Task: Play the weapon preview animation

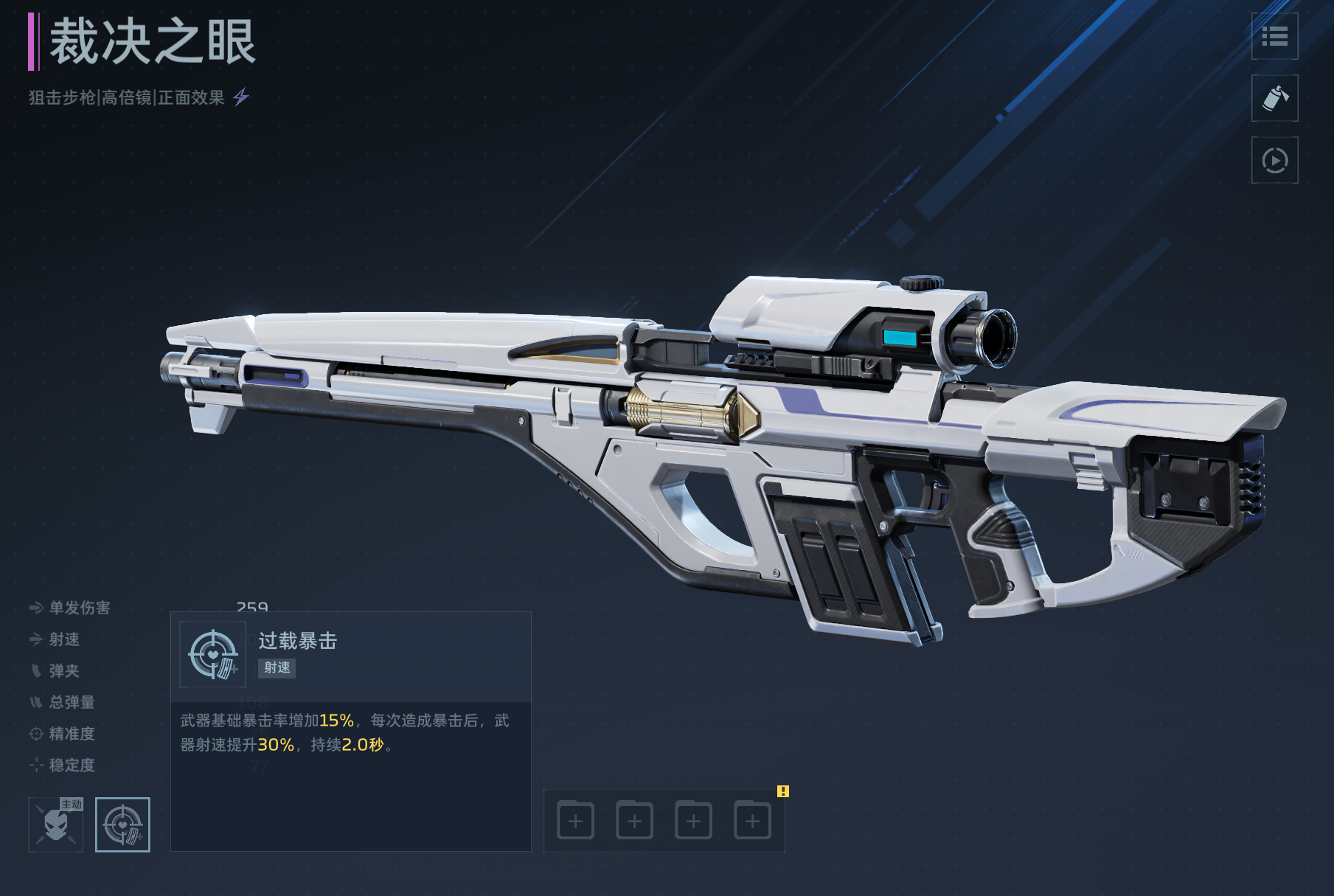Action: [x=1274, y=160]
